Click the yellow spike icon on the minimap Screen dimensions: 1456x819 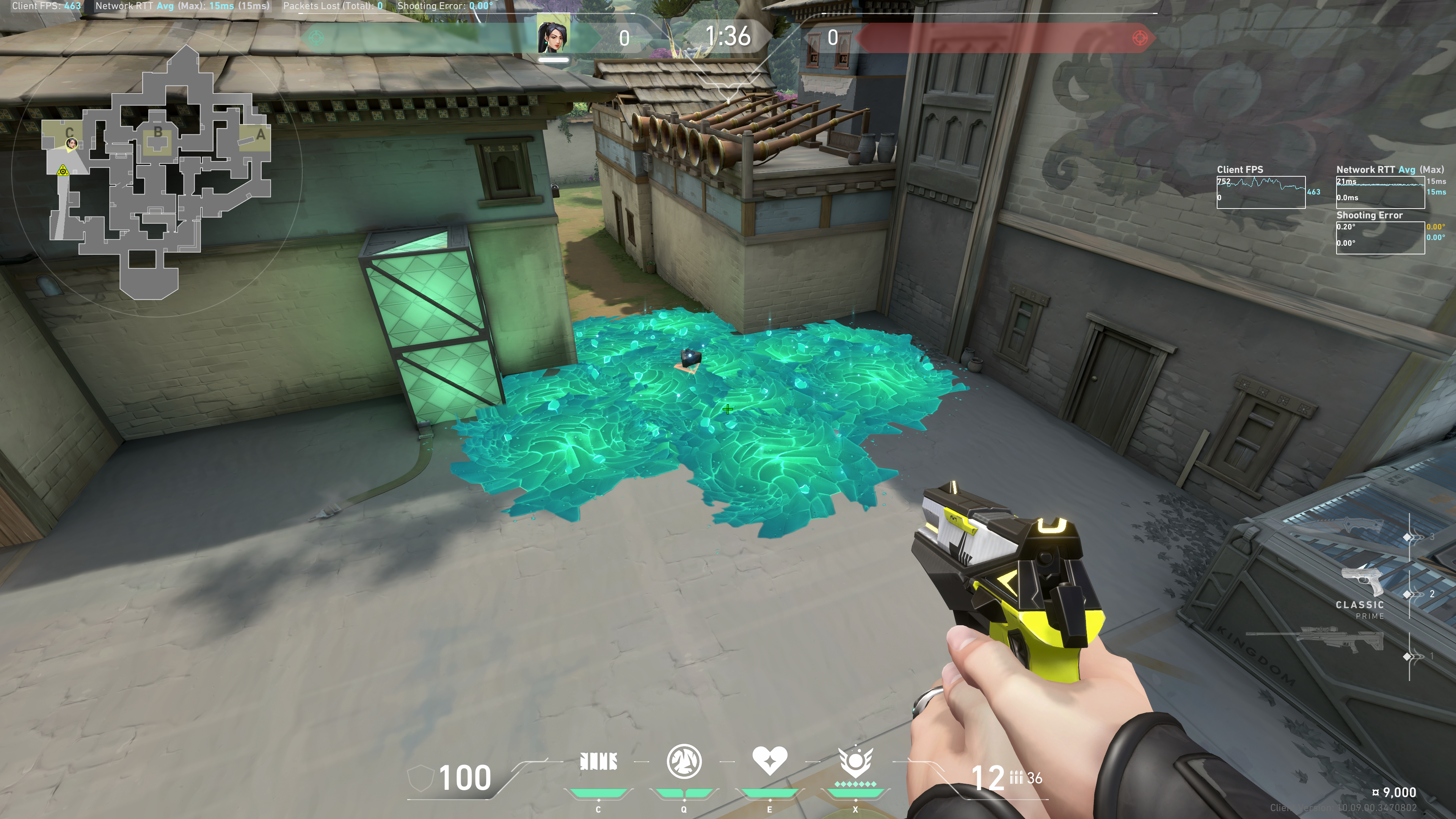(x=63, y=170)
